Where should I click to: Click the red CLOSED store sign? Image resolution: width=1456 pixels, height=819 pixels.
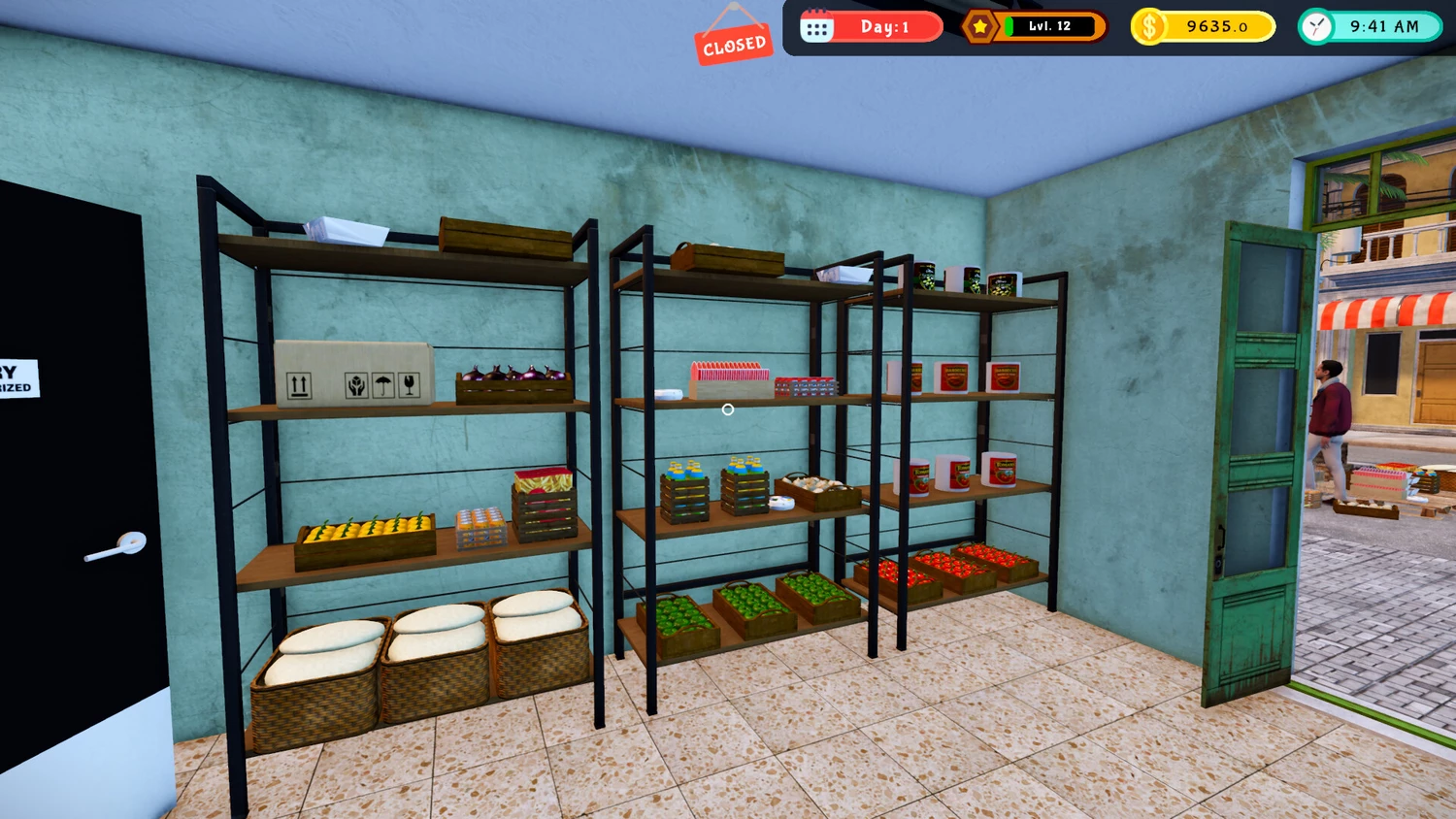point(734,44)
